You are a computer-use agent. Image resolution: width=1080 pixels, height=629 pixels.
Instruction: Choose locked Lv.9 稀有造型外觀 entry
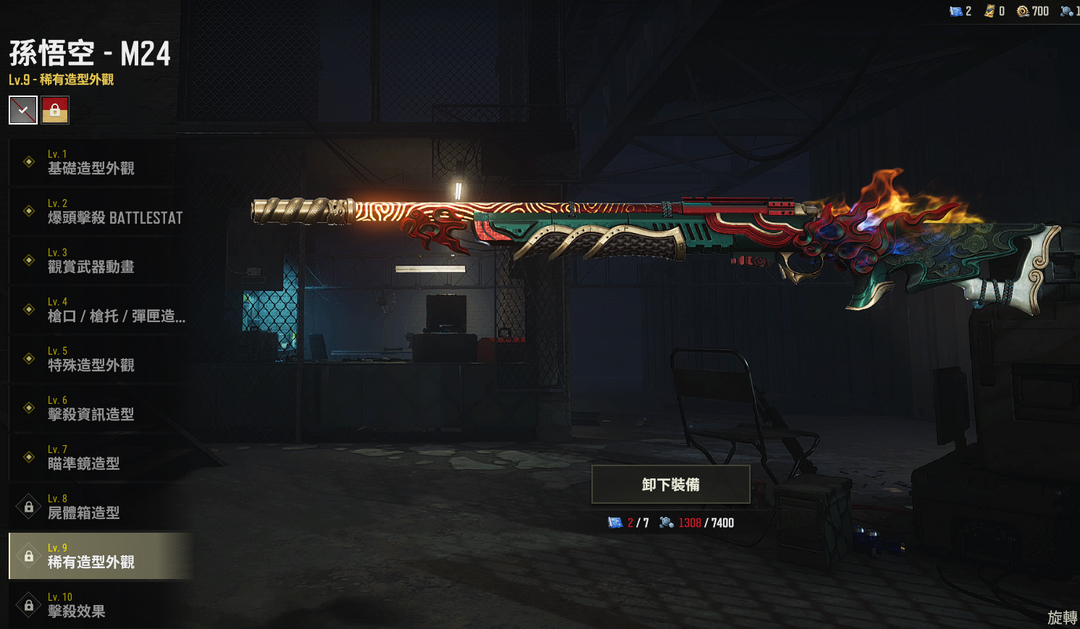click(100, 556)
